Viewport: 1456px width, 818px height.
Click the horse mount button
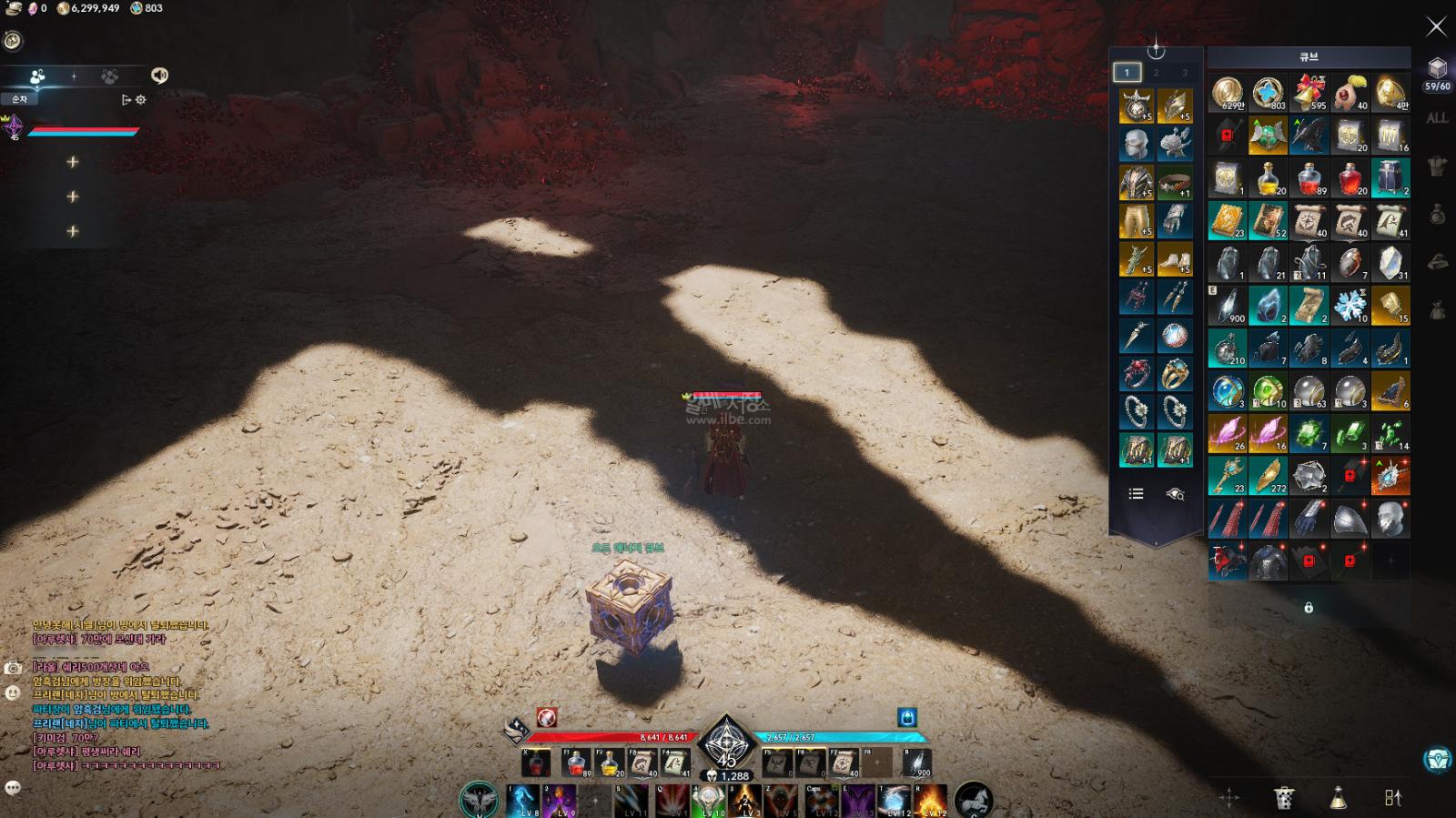point(972,800)
